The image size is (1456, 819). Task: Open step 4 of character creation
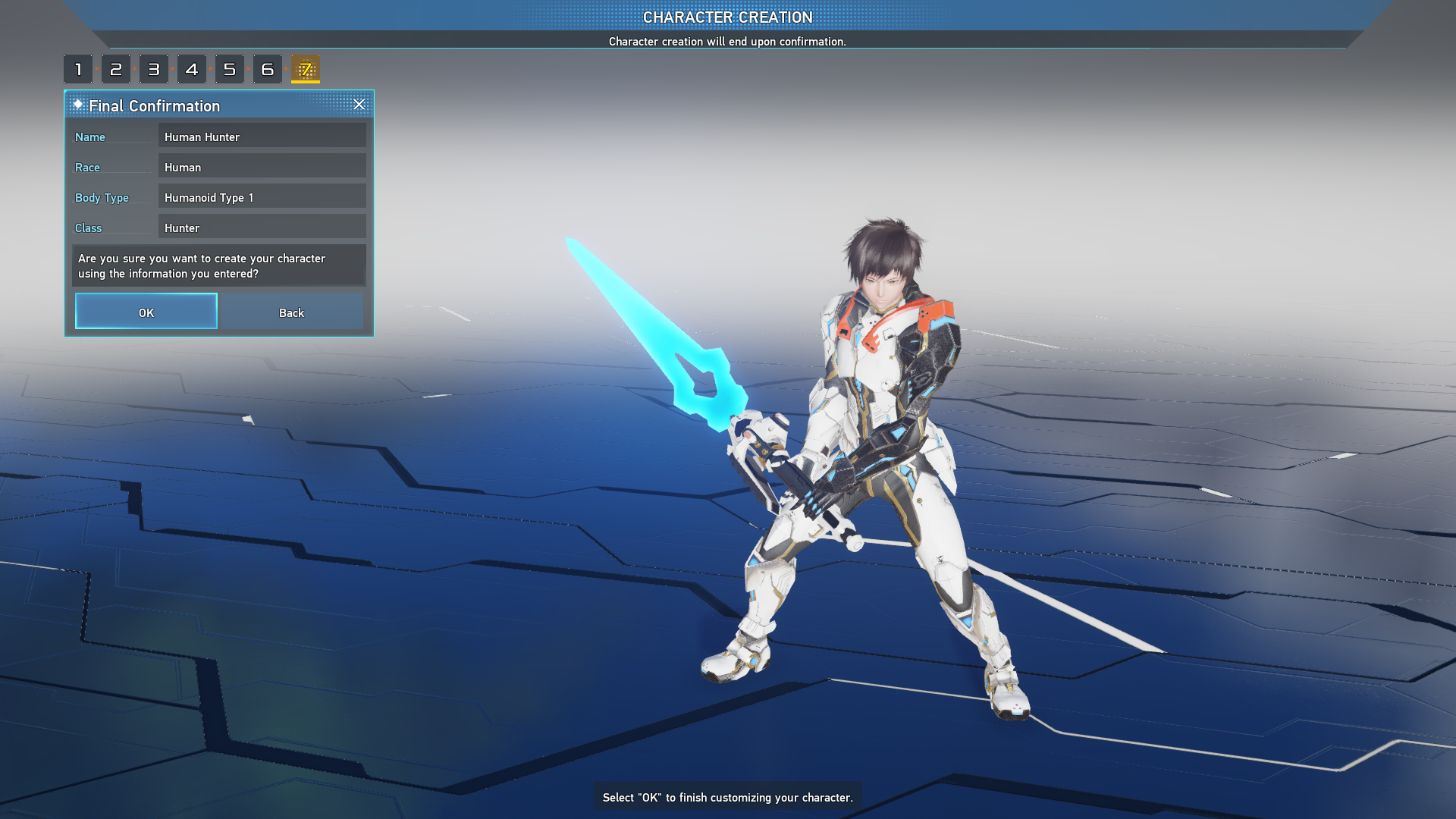[x=192, y=68]
